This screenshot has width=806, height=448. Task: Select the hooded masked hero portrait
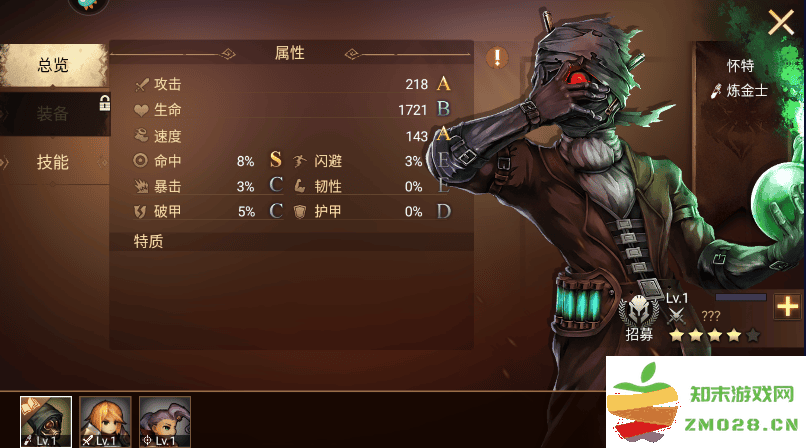46,421
